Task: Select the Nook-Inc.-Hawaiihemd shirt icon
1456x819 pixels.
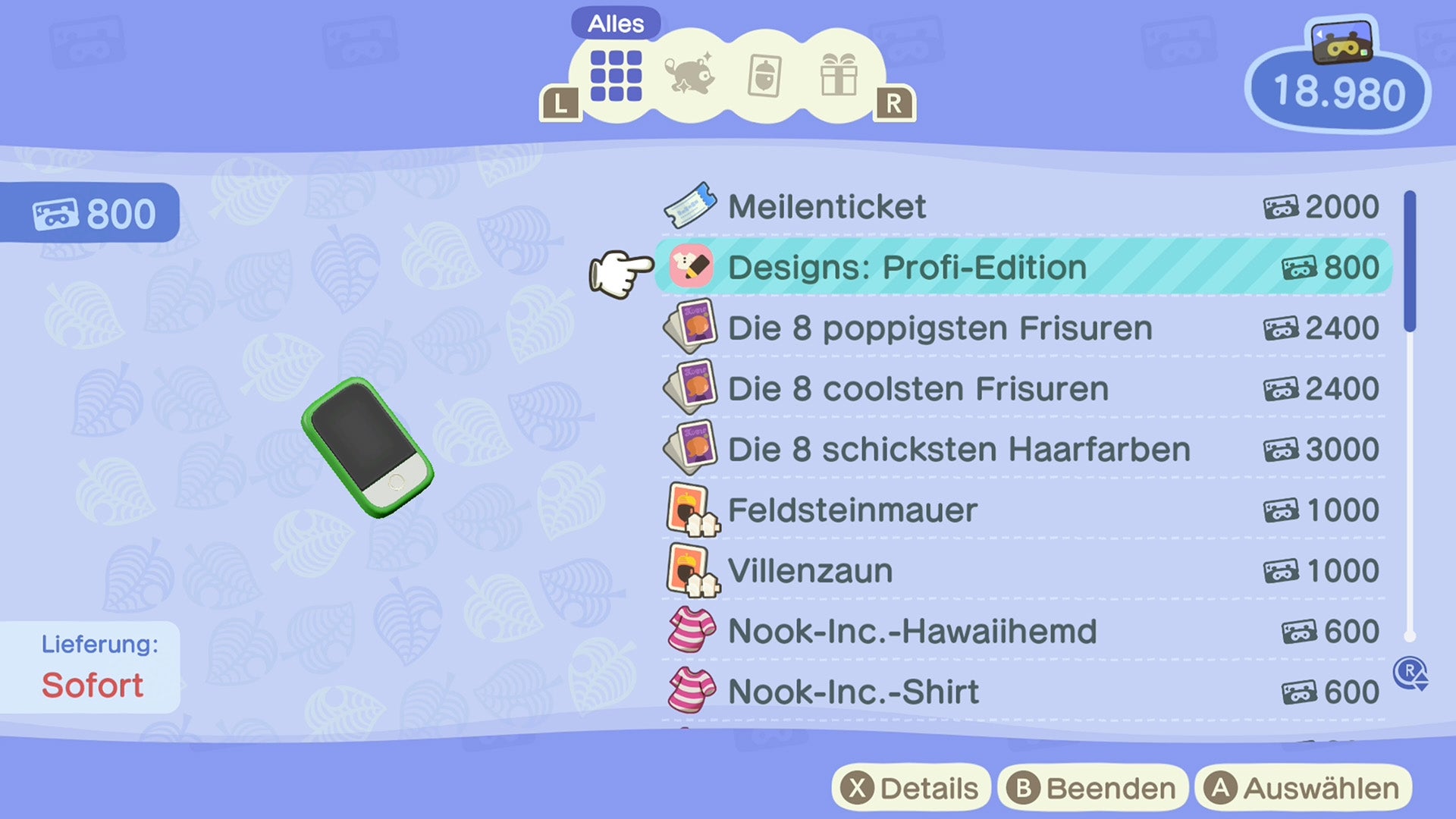Action: click(x=691, y=631)
